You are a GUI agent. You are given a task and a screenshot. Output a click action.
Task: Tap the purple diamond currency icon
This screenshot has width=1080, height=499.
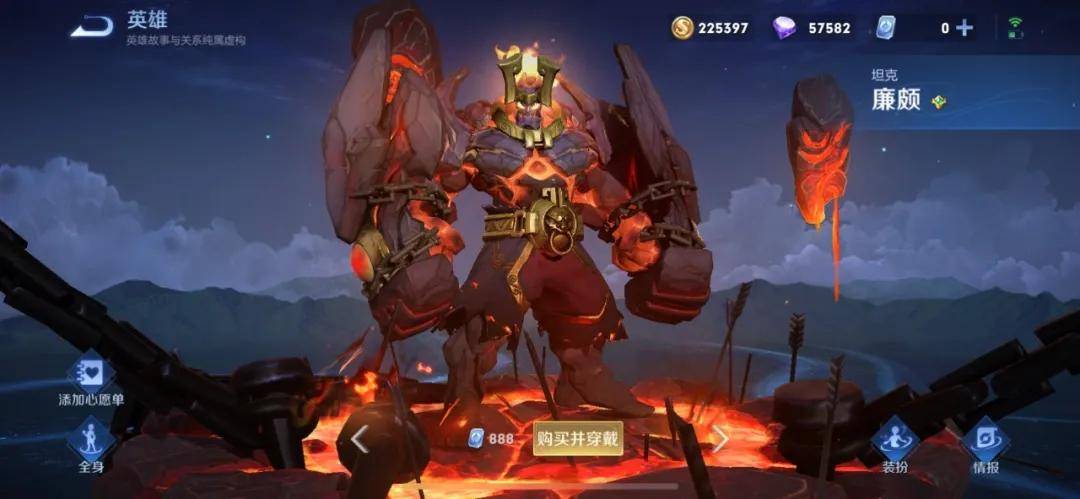tap(785, 28)
